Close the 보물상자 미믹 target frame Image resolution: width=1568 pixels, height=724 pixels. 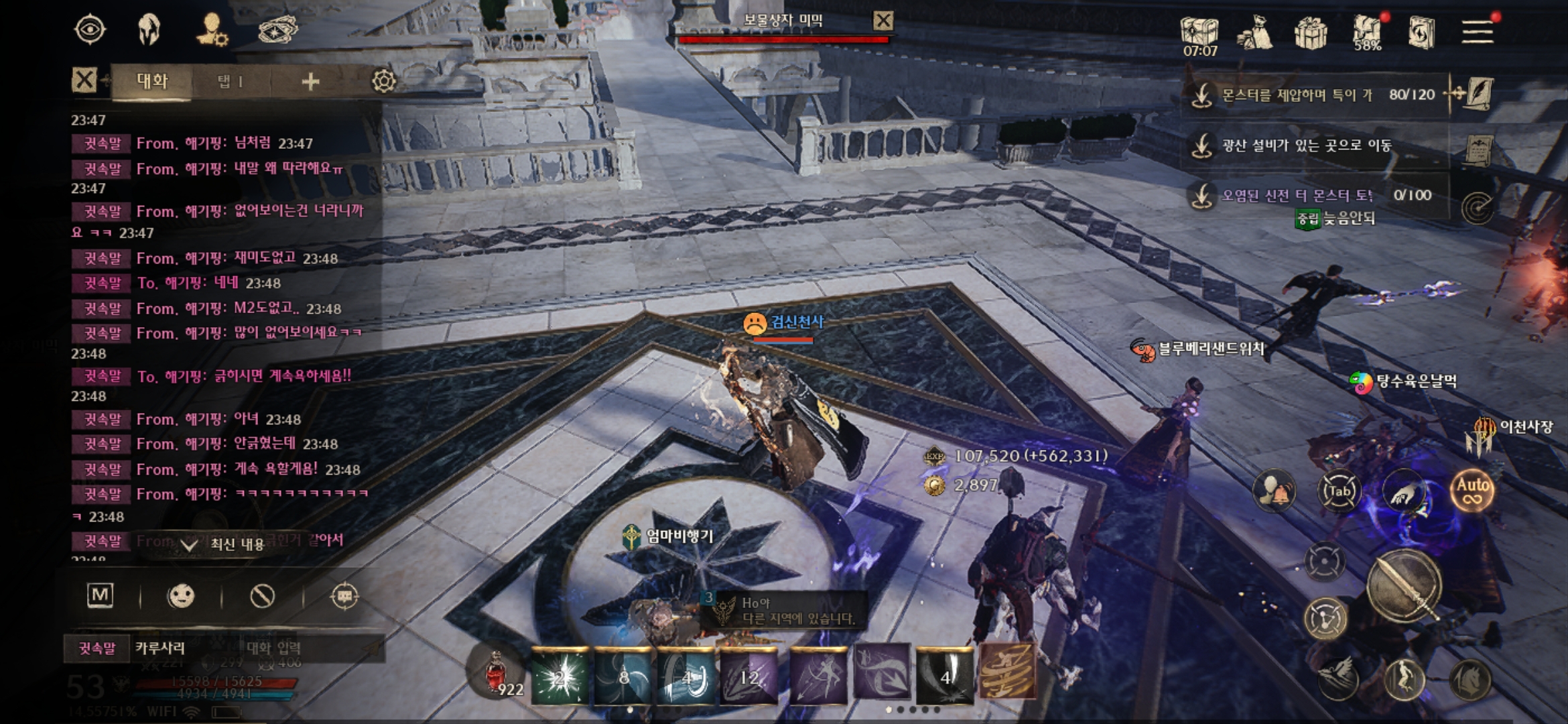[883, 21]
